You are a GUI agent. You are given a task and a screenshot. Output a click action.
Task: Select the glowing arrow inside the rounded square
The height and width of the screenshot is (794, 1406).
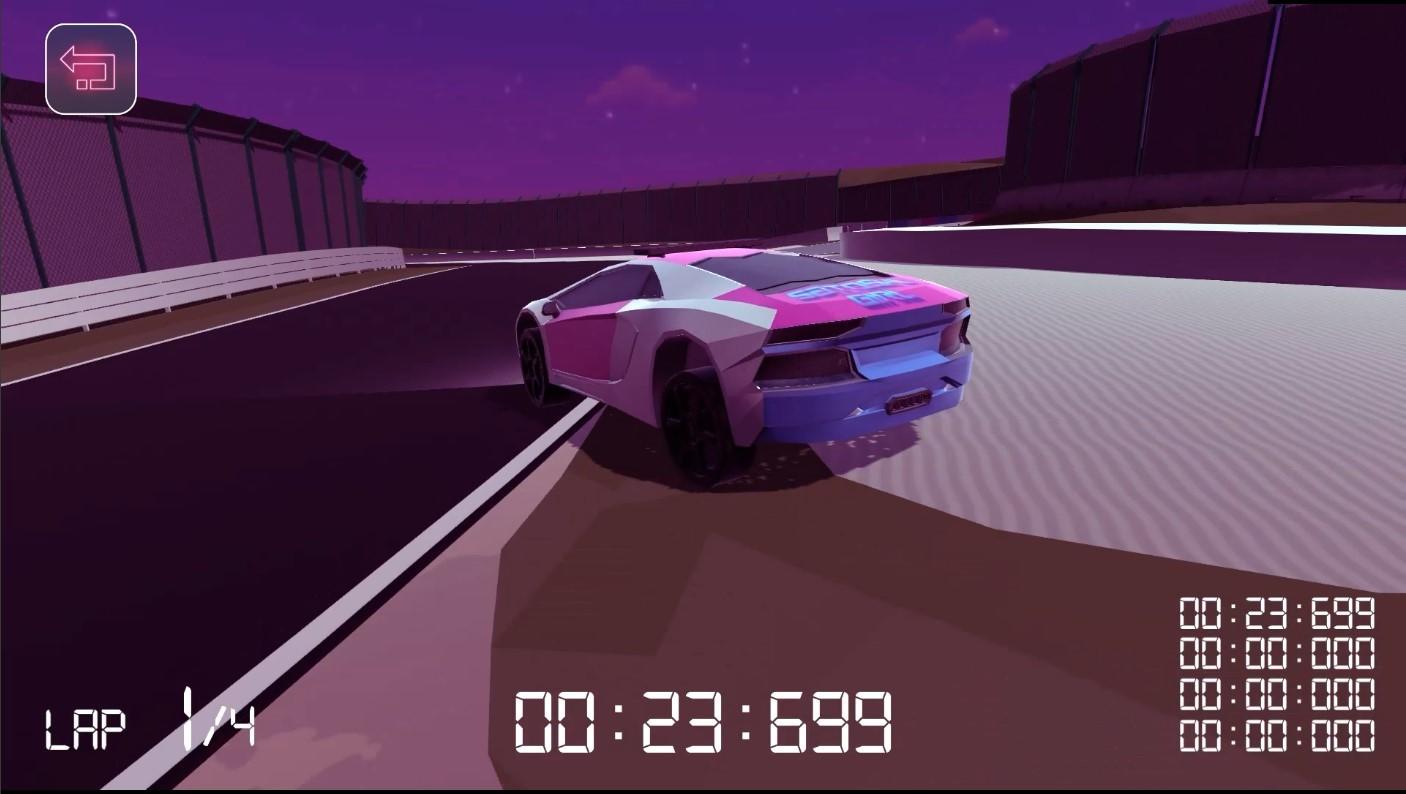click(90, 68)
